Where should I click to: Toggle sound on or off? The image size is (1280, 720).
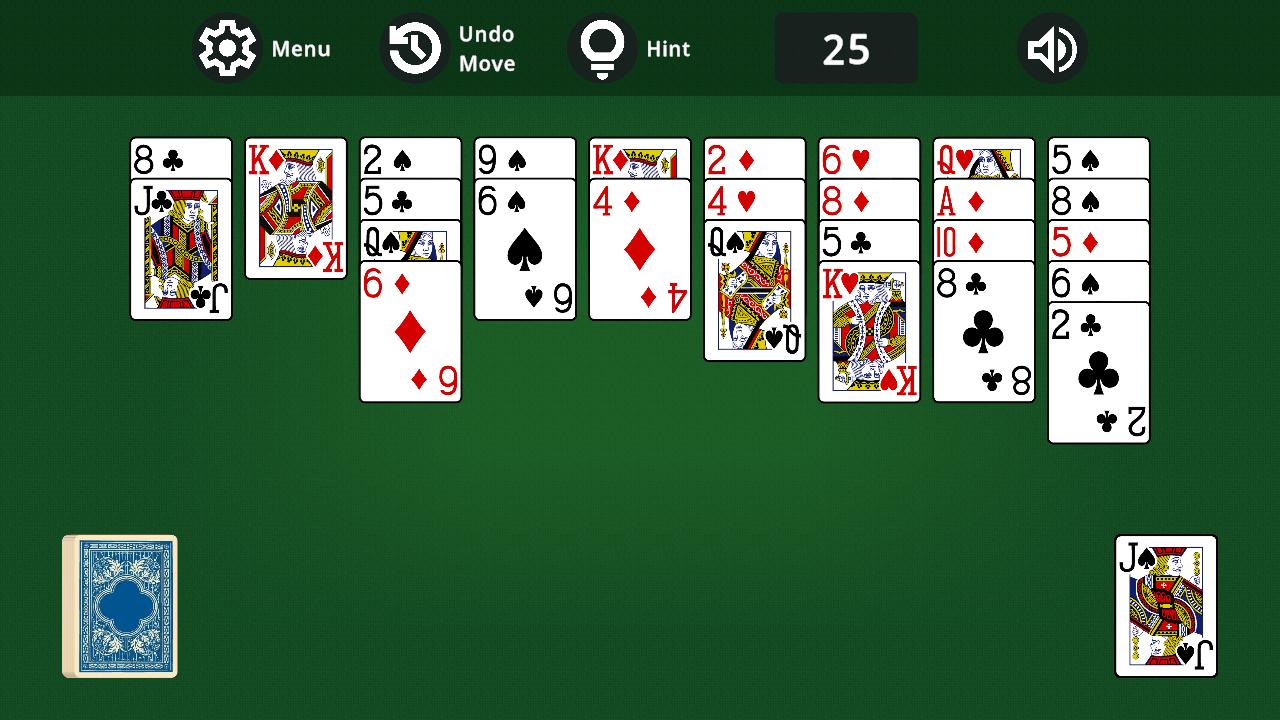coord(1051,47)
